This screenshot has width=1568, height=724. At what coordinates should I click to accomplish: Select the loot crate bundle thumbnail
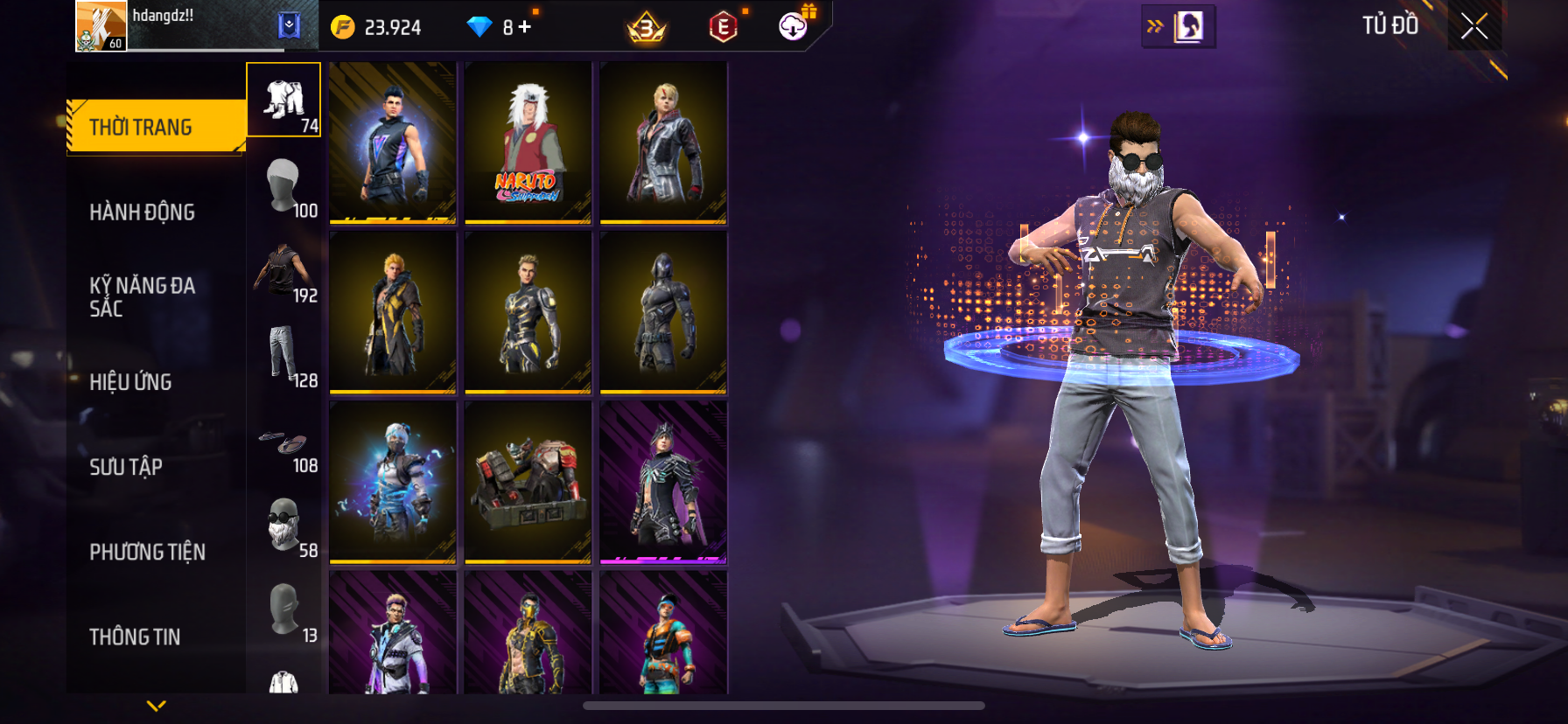(x=528, y=482)
